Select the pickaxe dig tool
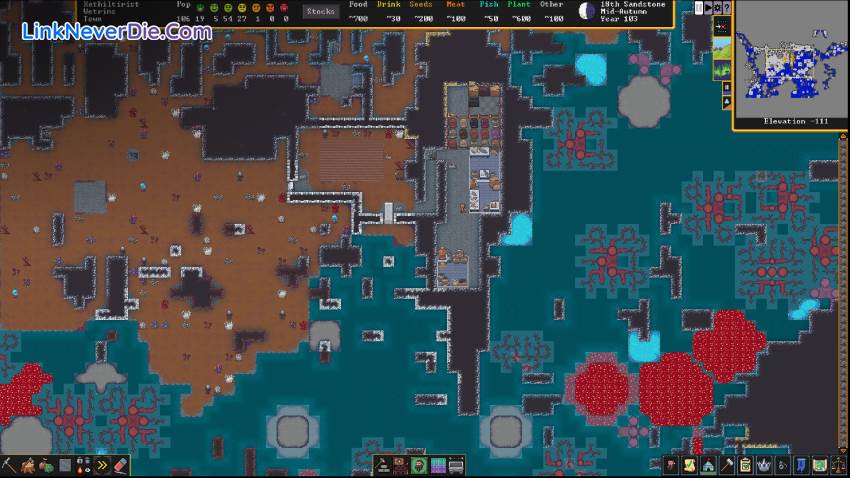This screenshot has height=478, width=850. (x=9, y=465)
